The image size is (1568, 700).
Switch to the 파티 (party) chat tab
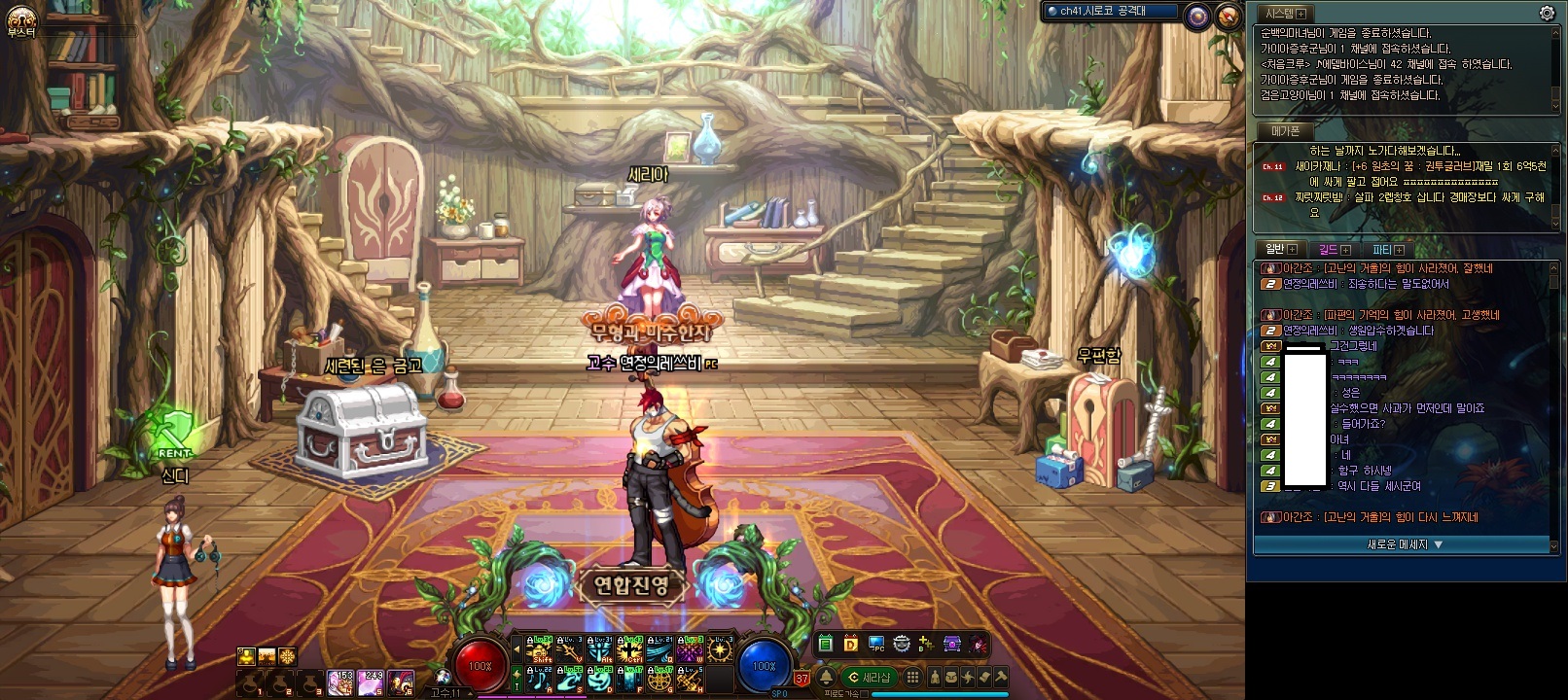1386,250
